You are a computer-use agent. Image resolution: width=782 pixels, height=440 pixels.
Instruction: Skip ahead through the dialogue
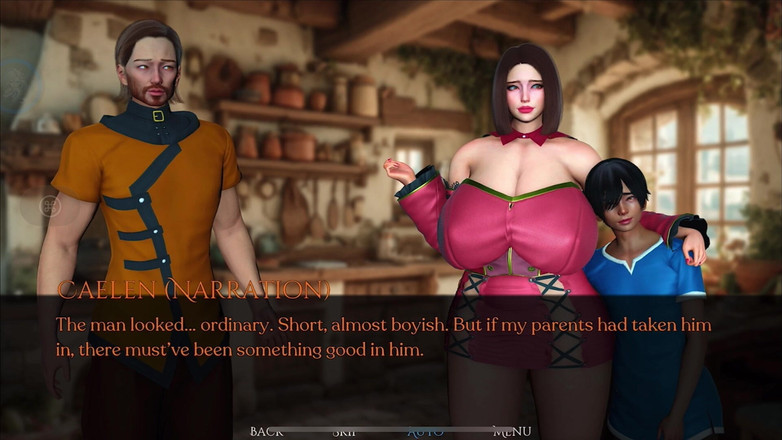click(345, 431)
